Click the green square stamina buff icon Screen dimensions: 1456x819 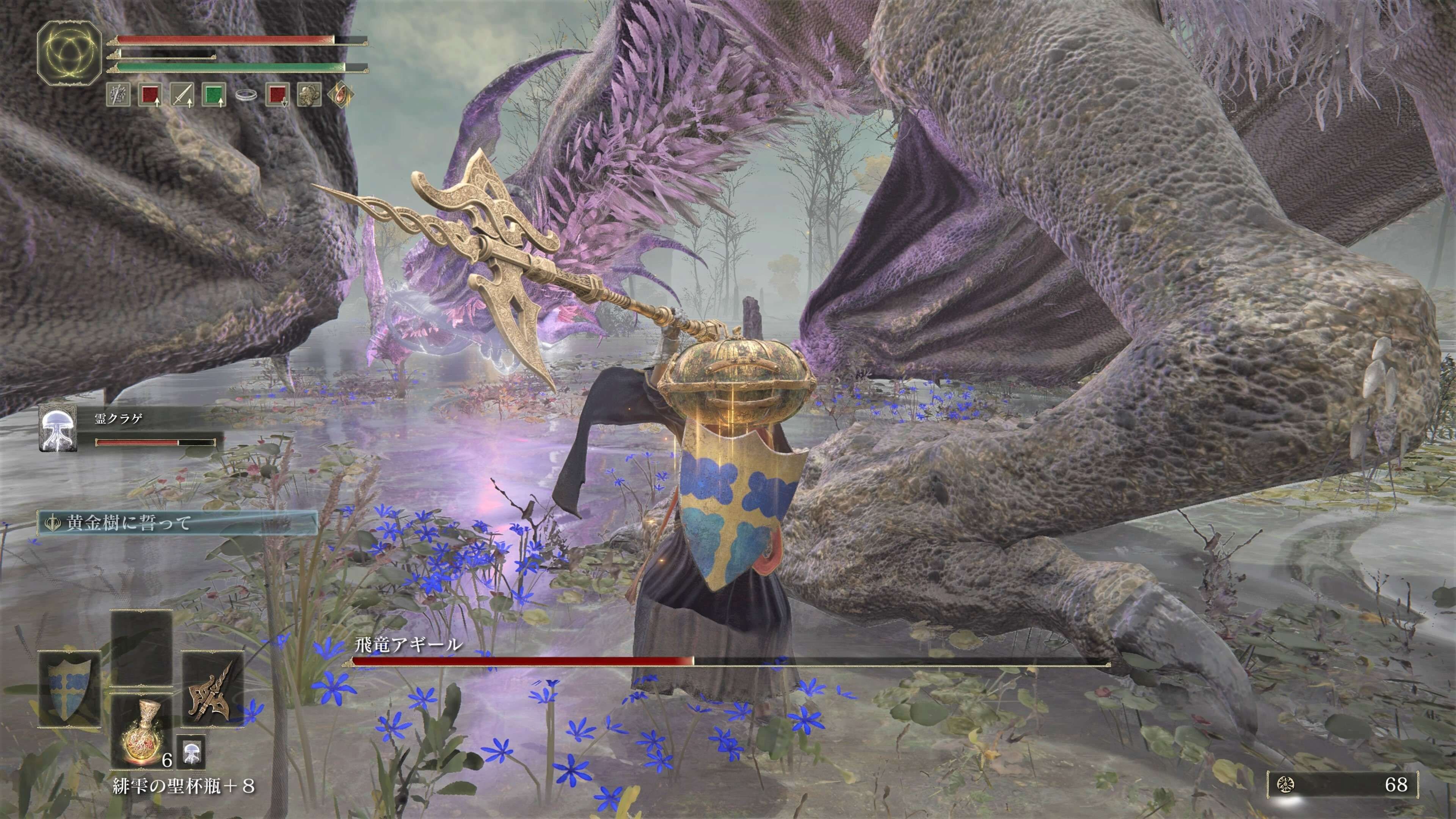(213, 94)
